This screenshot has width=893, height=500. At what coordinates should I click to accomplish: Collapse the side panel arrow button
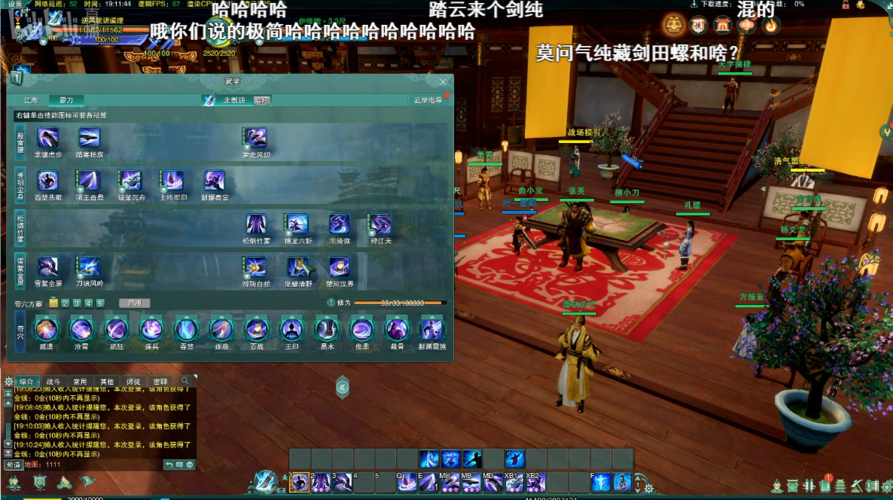coord(342,387)
